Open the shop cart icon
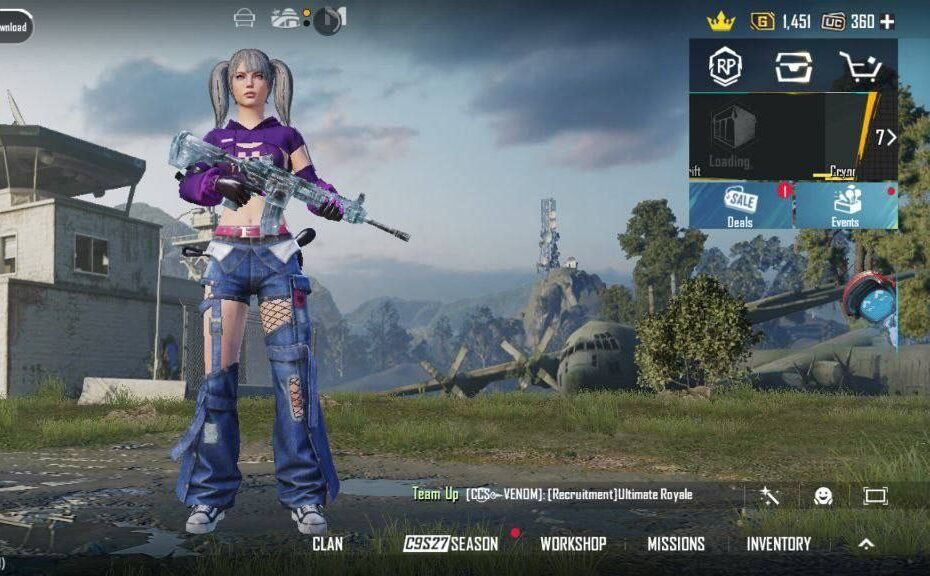Screen dimensions: 930x576 (859, 67)
